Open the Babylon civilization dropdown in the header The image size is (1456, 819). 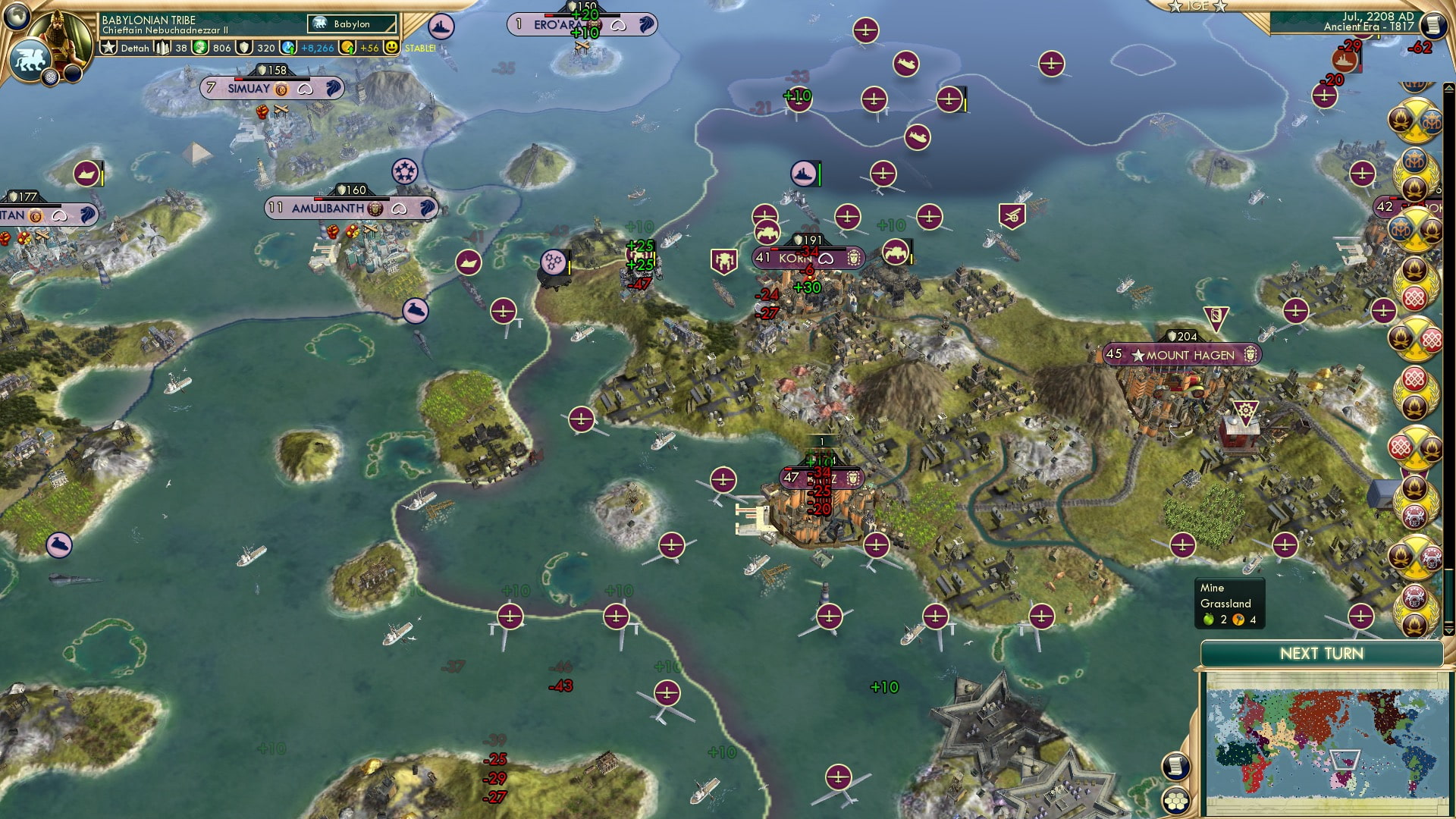tap(350, 24)
